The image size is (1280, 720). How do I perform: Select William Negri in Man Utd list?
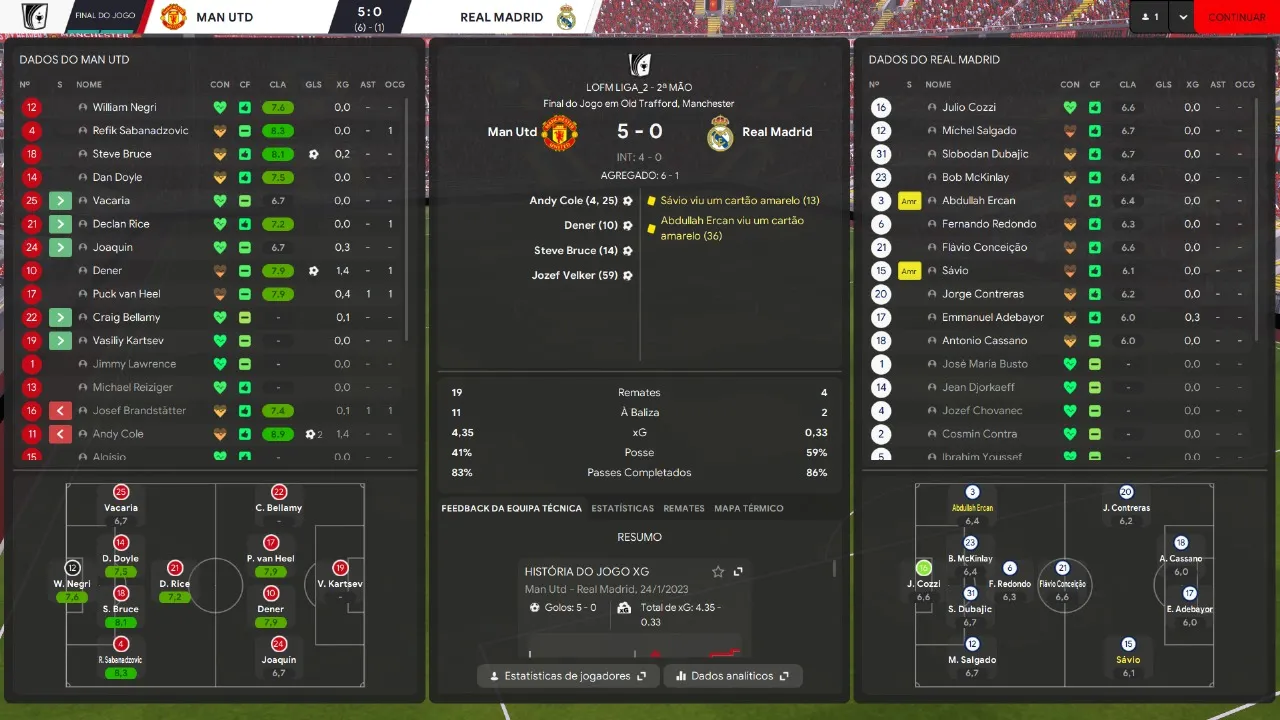(124, 107)
